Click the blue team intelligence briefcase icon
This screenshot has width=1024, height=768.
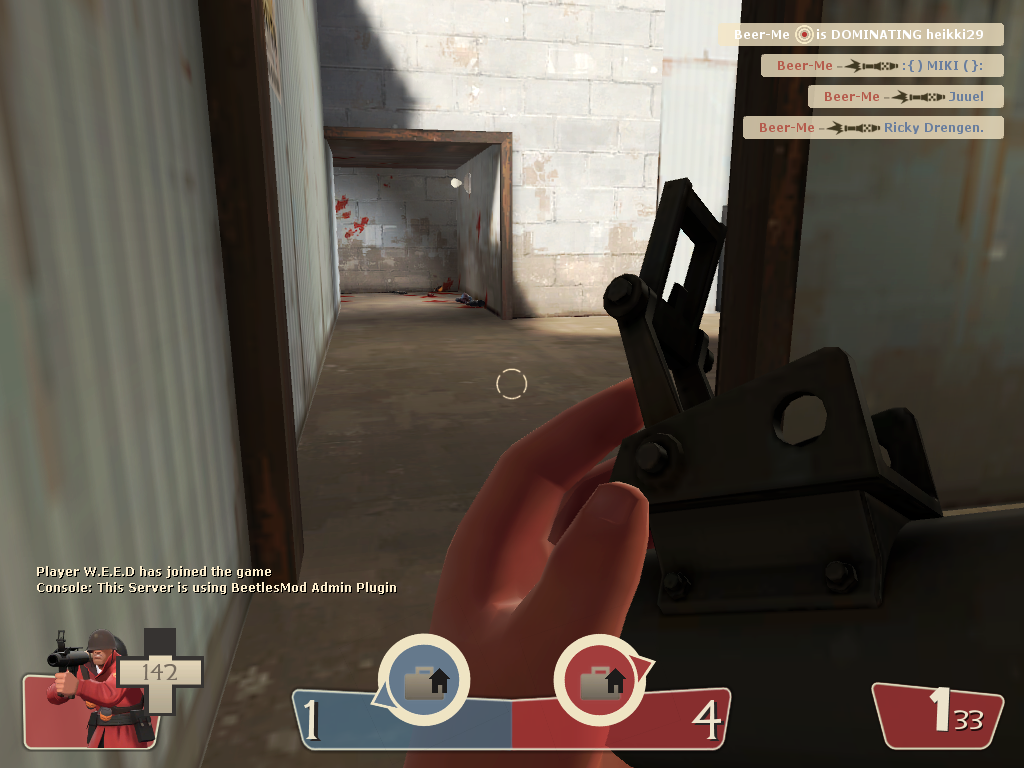point(424,682)
